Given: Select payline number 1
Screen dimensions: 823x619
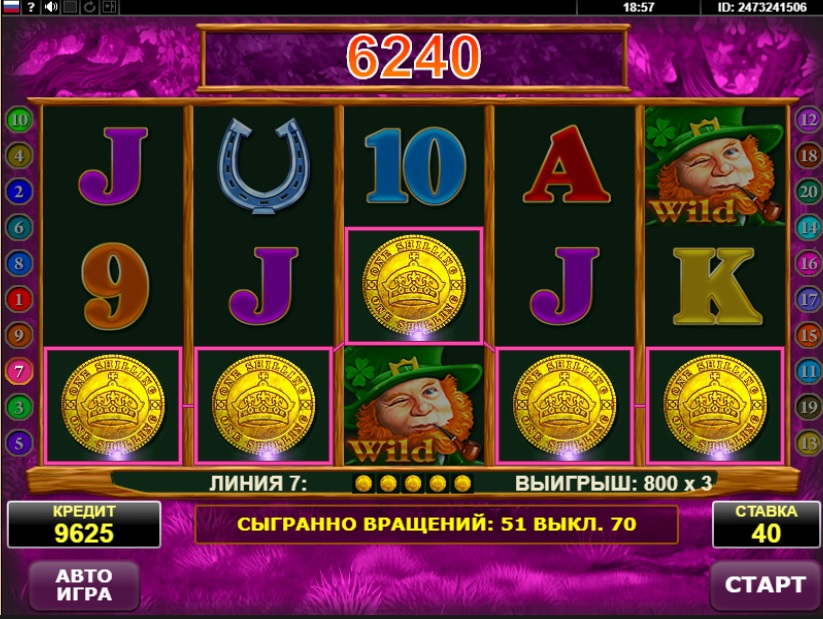Looking at the screenshot, I should pyautogui.click(x=18, y=299).
